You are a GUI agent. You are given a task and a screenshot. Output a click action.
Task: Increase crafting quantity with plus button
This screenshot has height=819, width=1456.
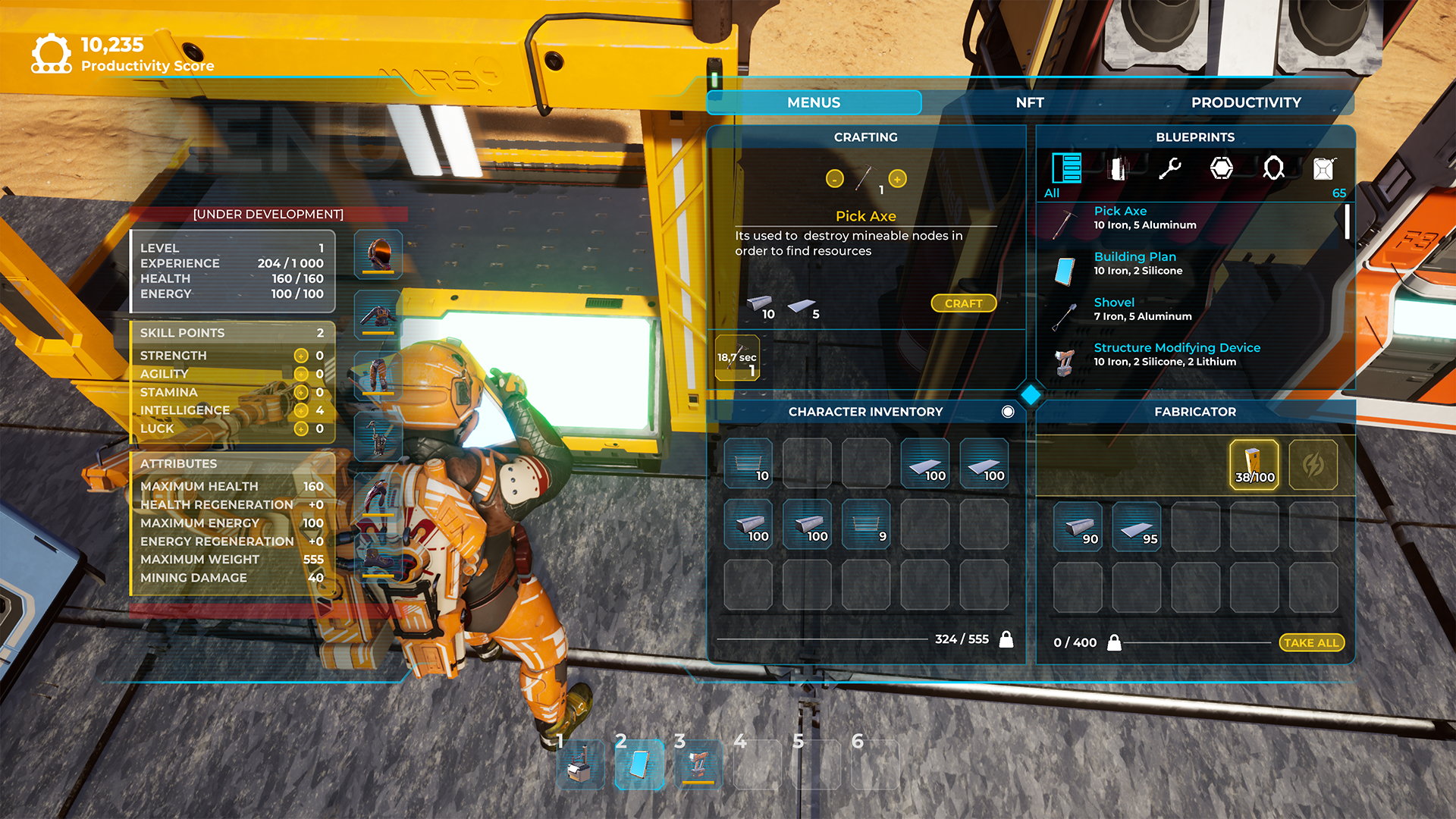coord(897,179)
